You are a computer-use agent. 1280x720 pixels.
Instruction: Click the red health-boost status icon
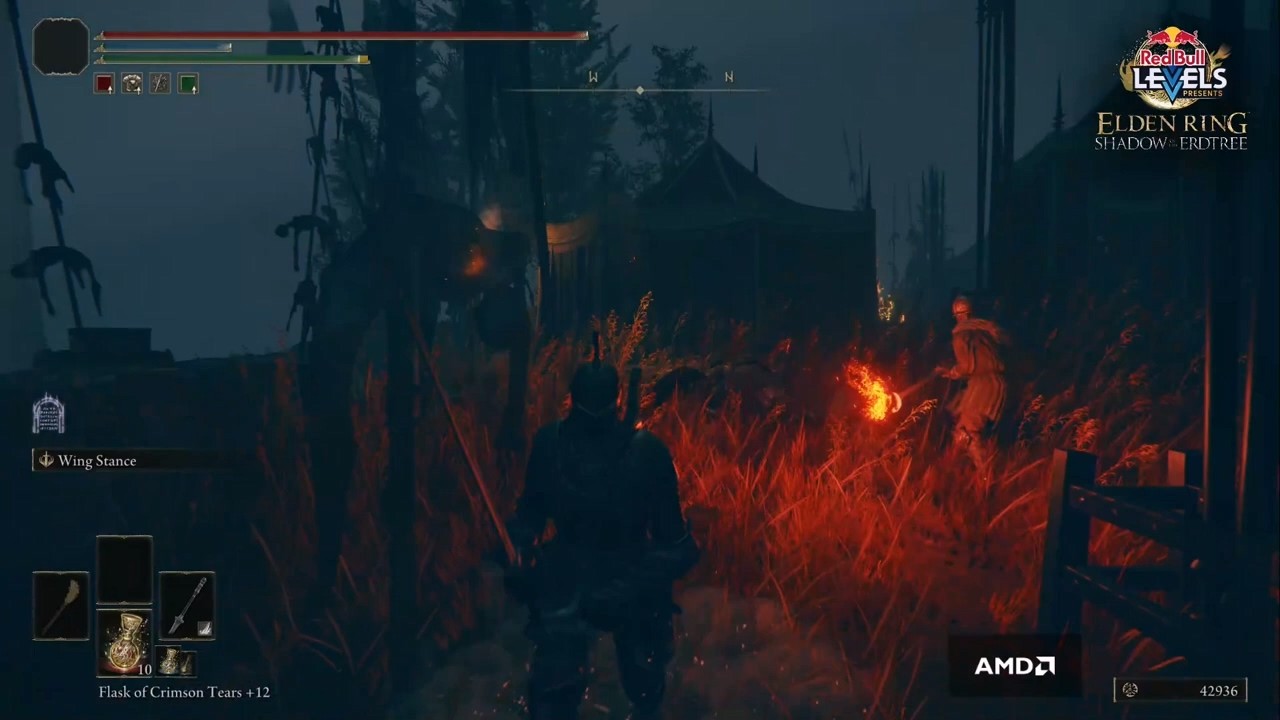point(104,84)
